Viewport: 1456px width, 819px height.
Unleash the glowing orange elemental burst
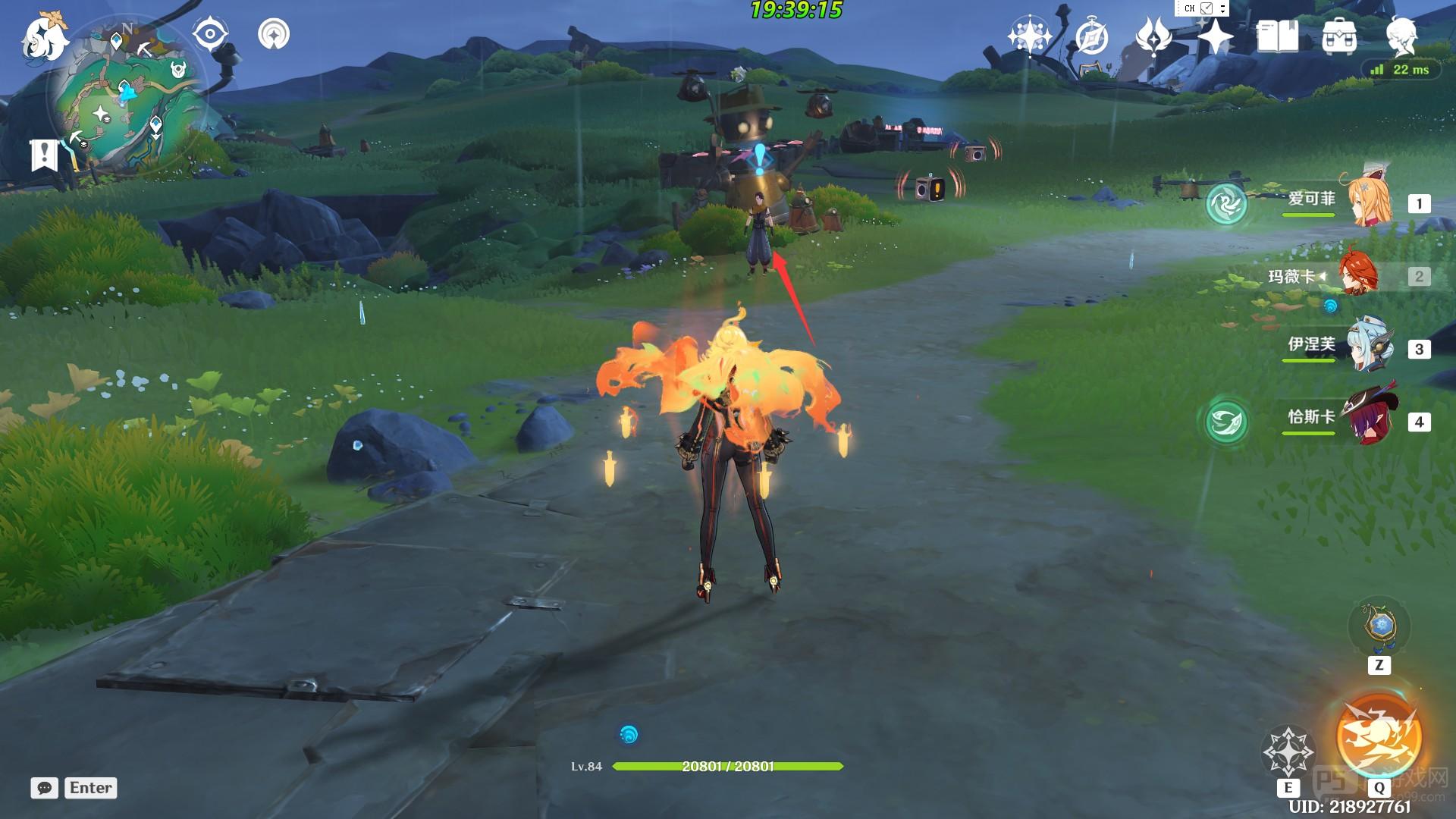tap(1379, 734)
